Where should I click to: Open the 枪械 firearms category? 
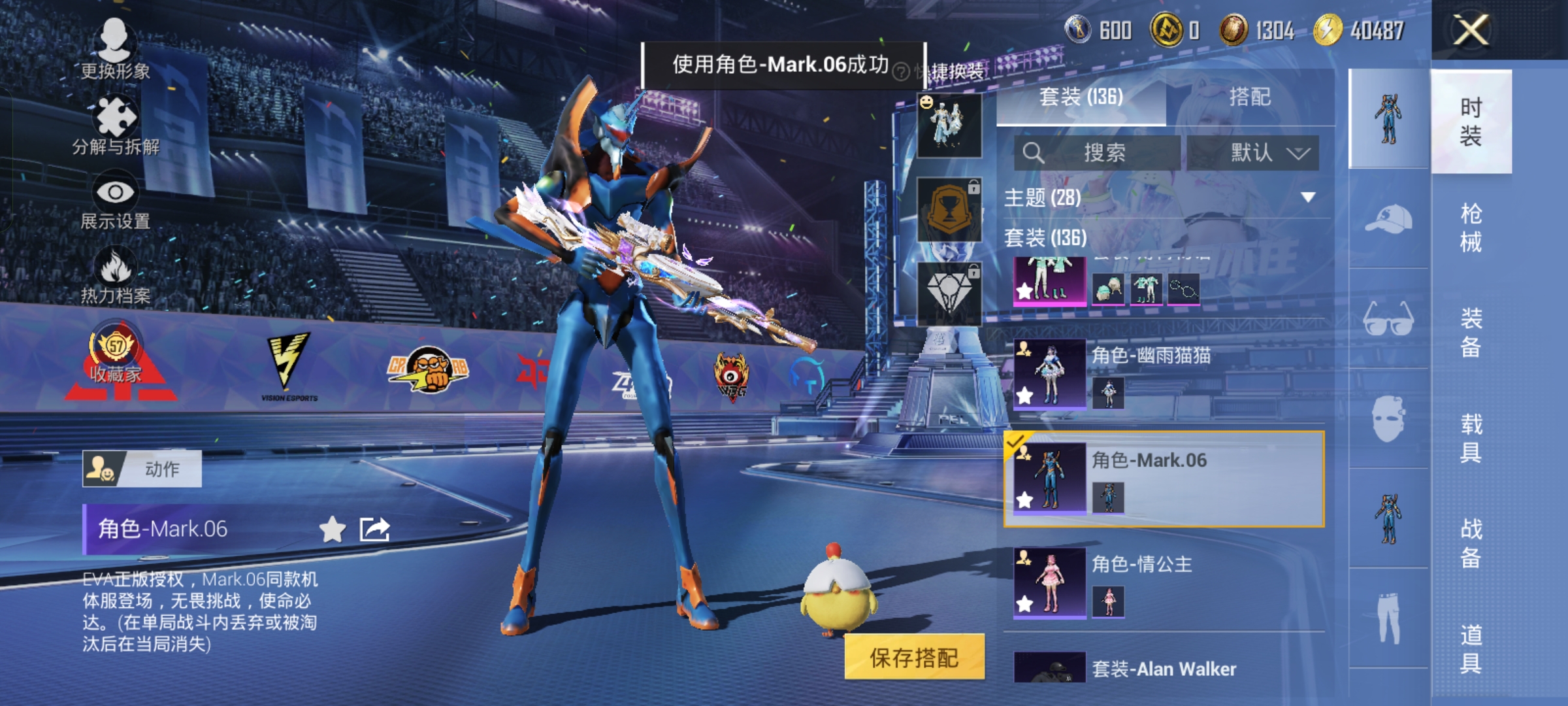[x=1471, y=227]
